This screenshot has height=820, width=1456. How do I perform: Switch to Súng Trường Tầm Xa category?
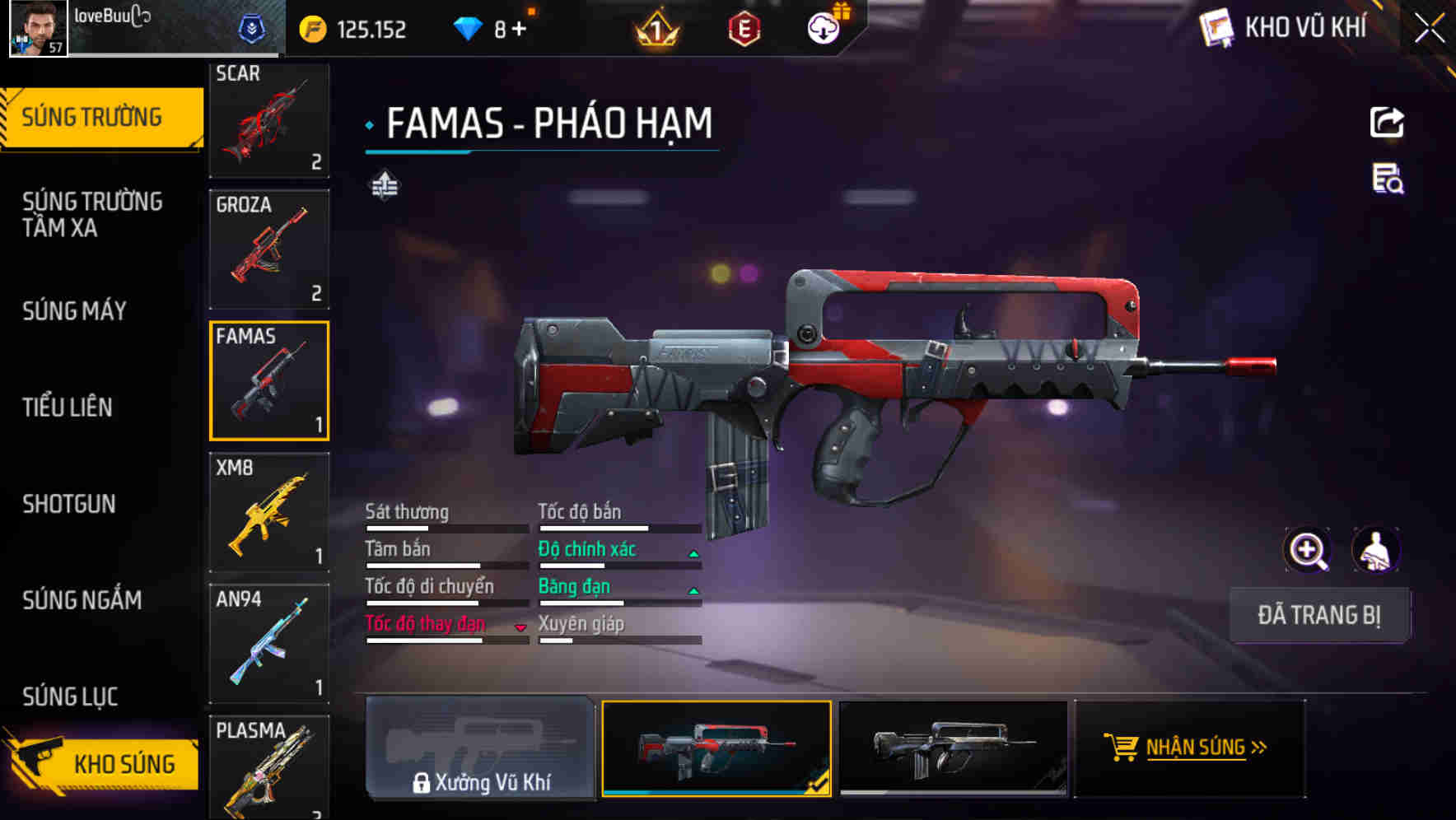tap(92, 215)
